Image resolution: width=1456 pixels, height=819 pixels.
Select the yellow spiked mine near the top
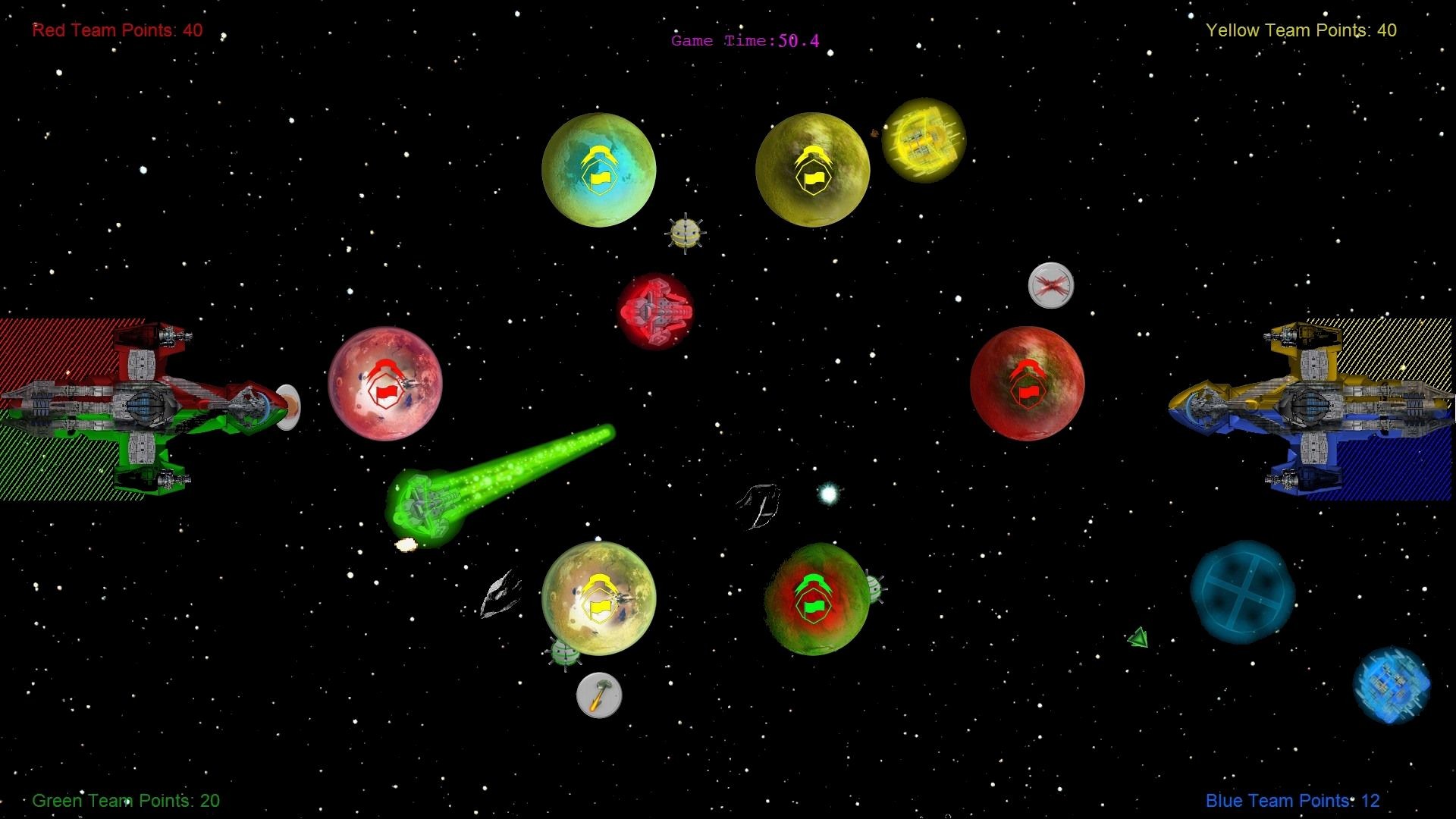coord(685,233)
